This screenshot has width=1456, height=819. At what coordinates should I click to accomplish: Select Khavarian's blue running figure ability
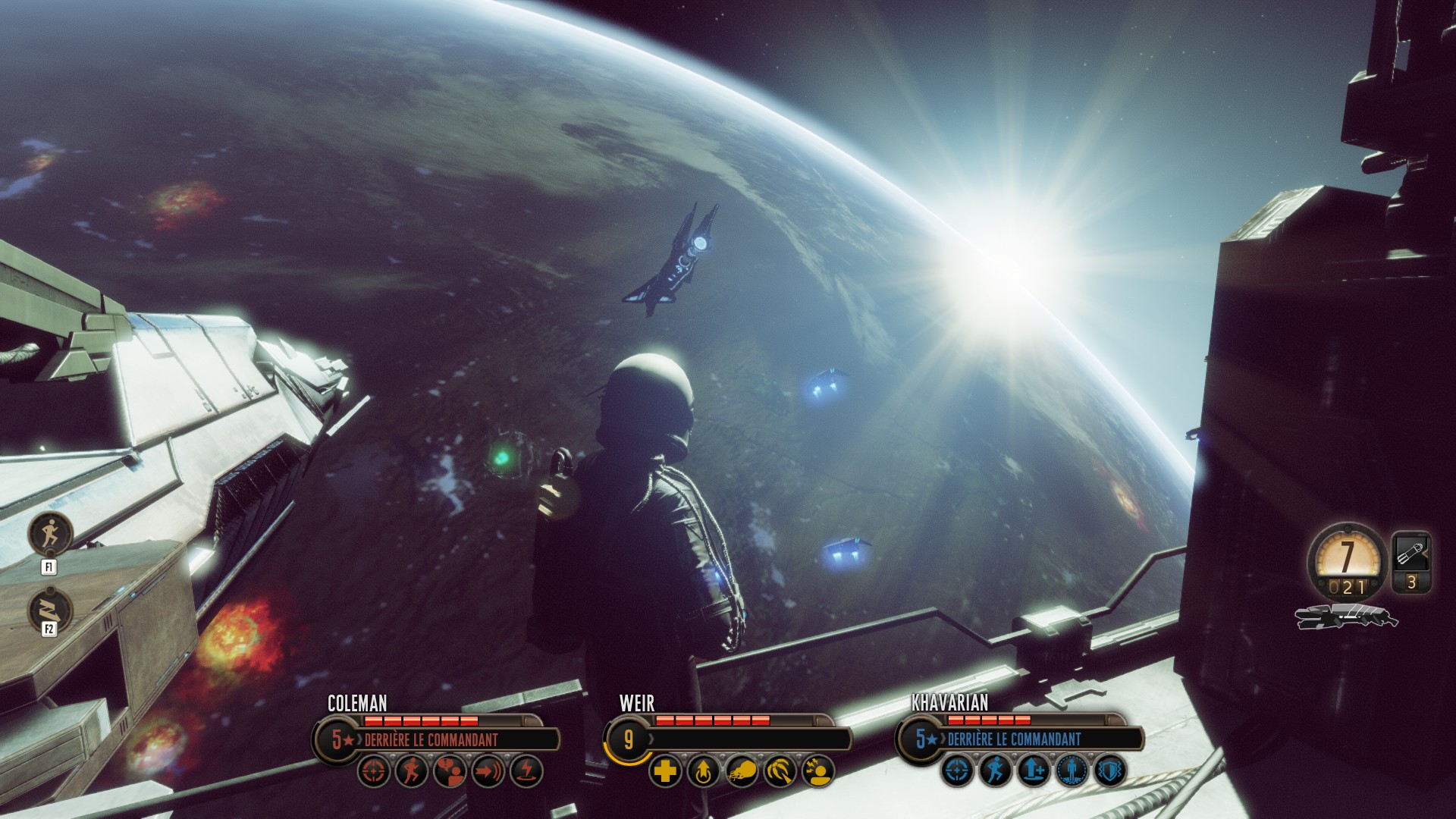996,771
